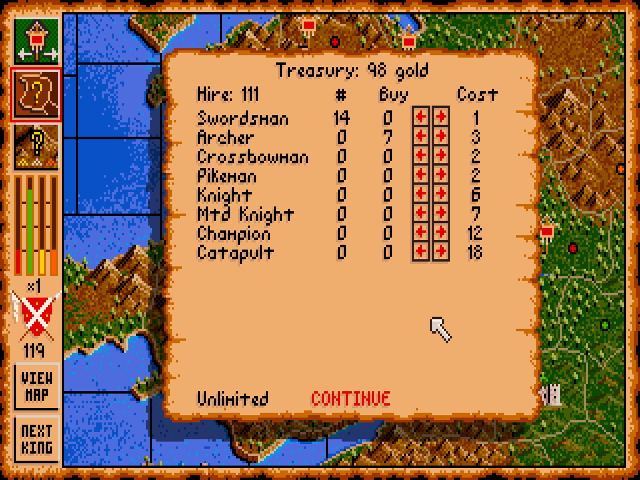The width and height of the screenshot is (640, 480).
Task: Add a Knight with the right arrow
Action: [440, 195]
